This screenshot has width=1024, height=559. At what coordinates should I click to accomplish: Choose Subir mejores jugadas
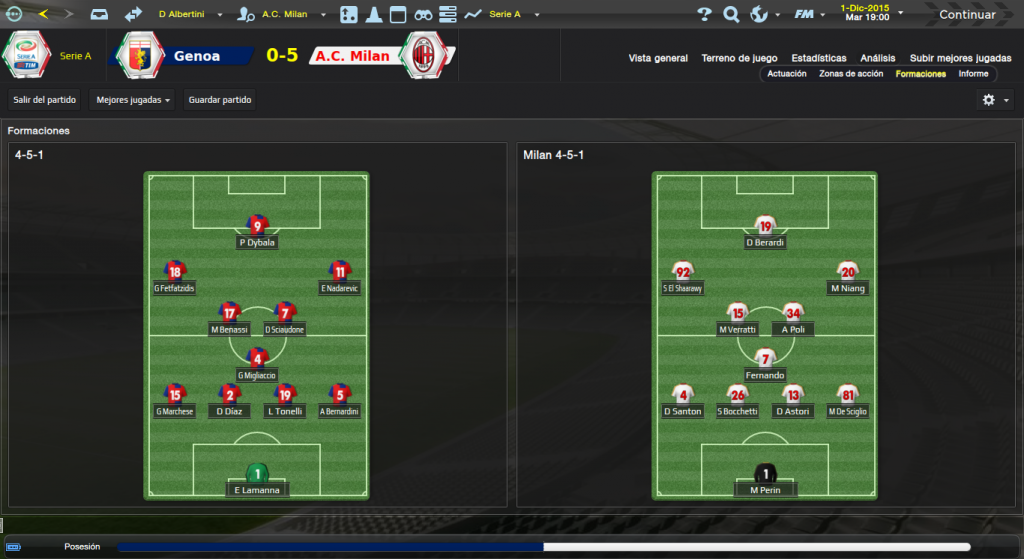pos(960,58)
